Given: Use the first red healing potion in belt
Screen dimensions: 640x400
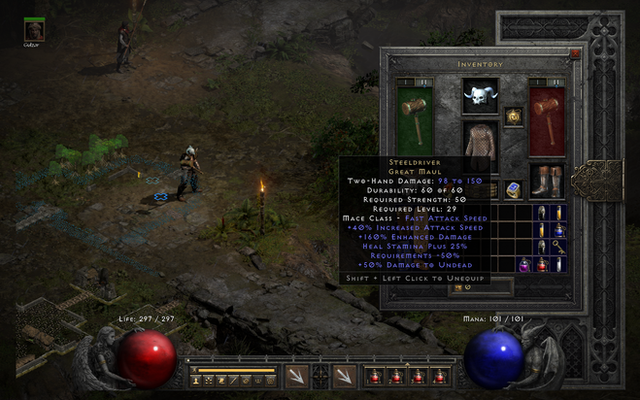Looking at the screenshot, I should pos(375,376).
